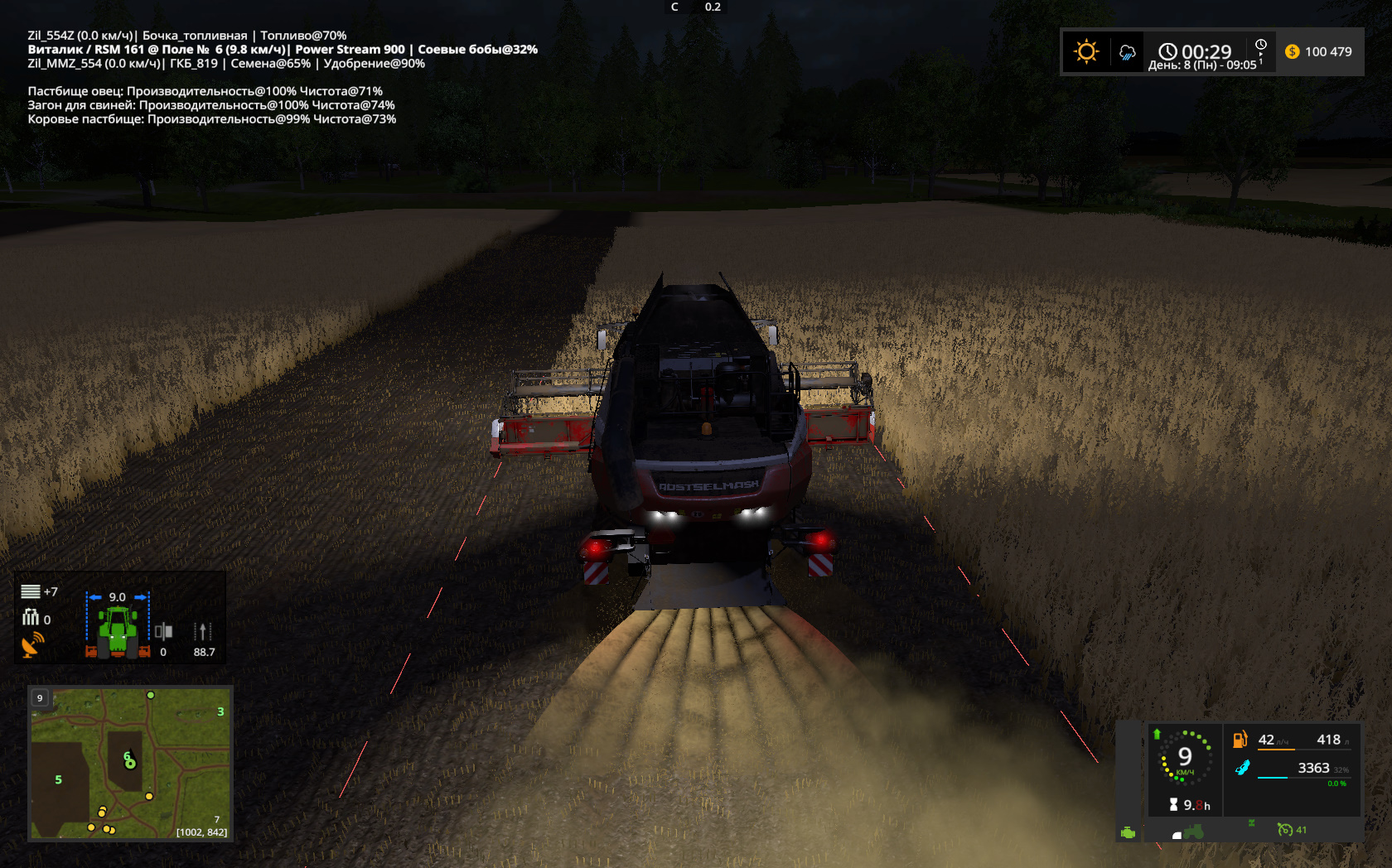Viewport: 1392px width, 868px height.
Task: Click the white hourglass operating-hours icon
Action: (1173, 804)
